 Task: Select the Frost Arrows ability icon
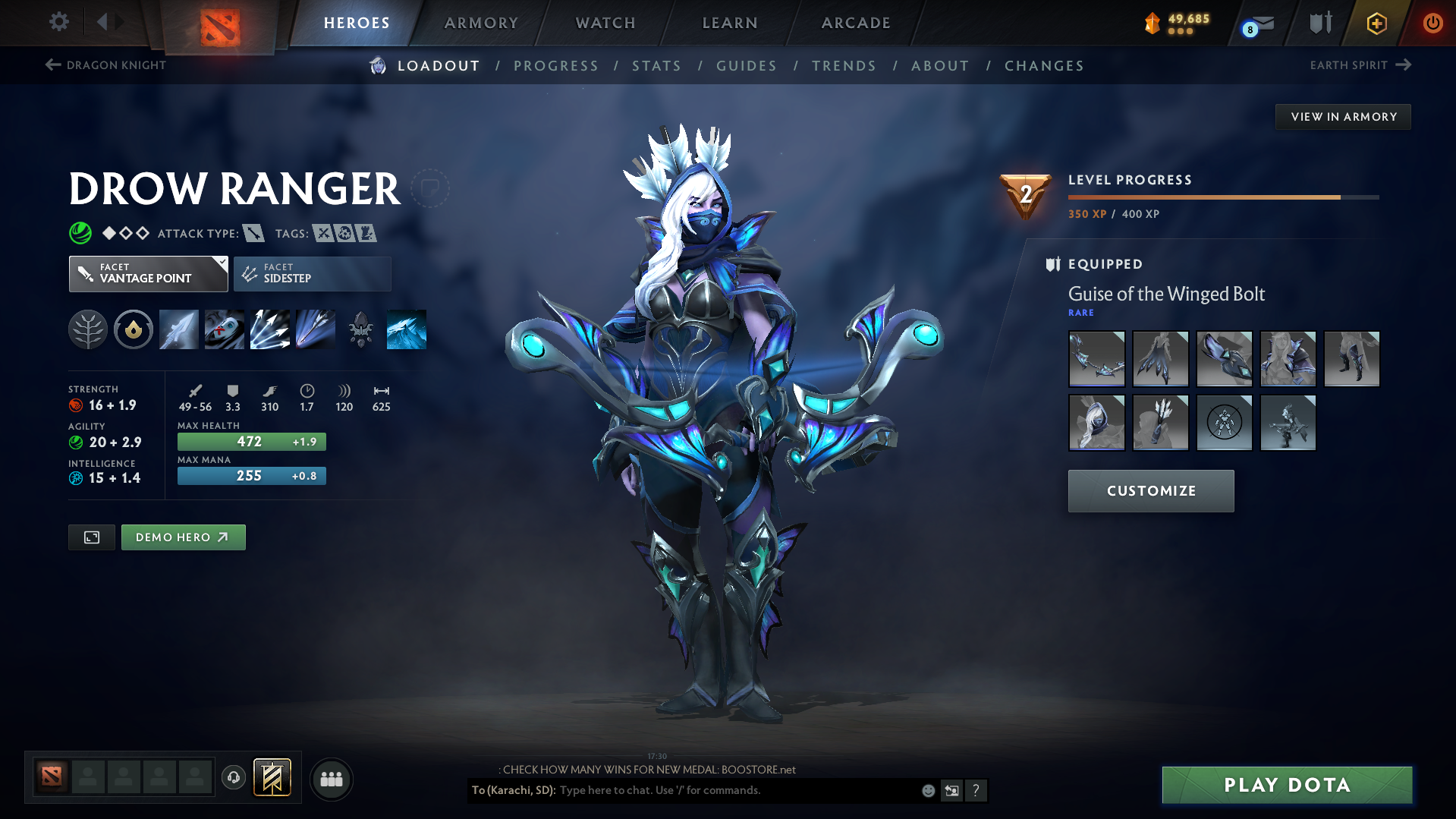tap(178, 329)
